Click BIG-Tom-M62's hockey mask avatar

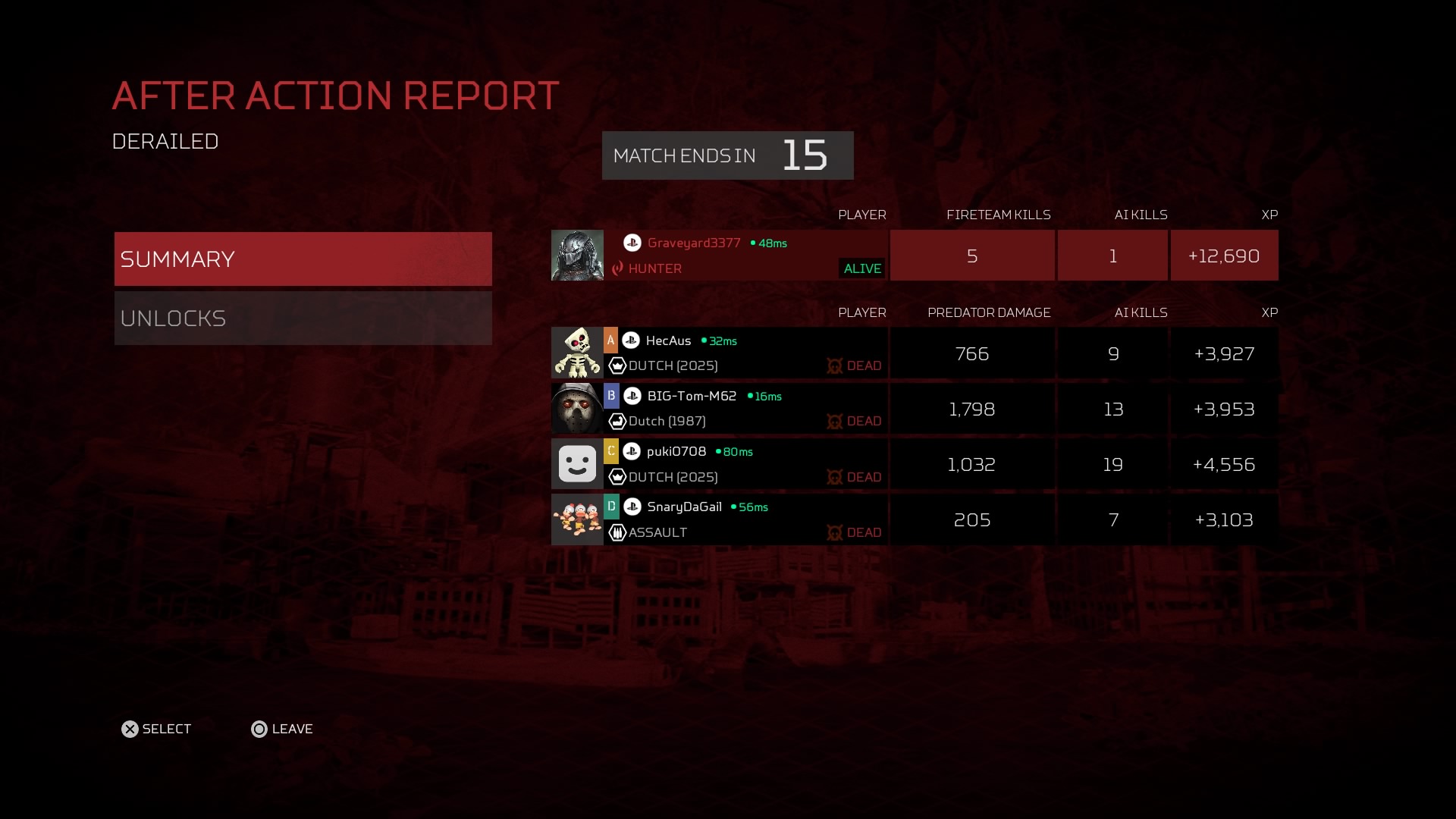pos(577,409)
